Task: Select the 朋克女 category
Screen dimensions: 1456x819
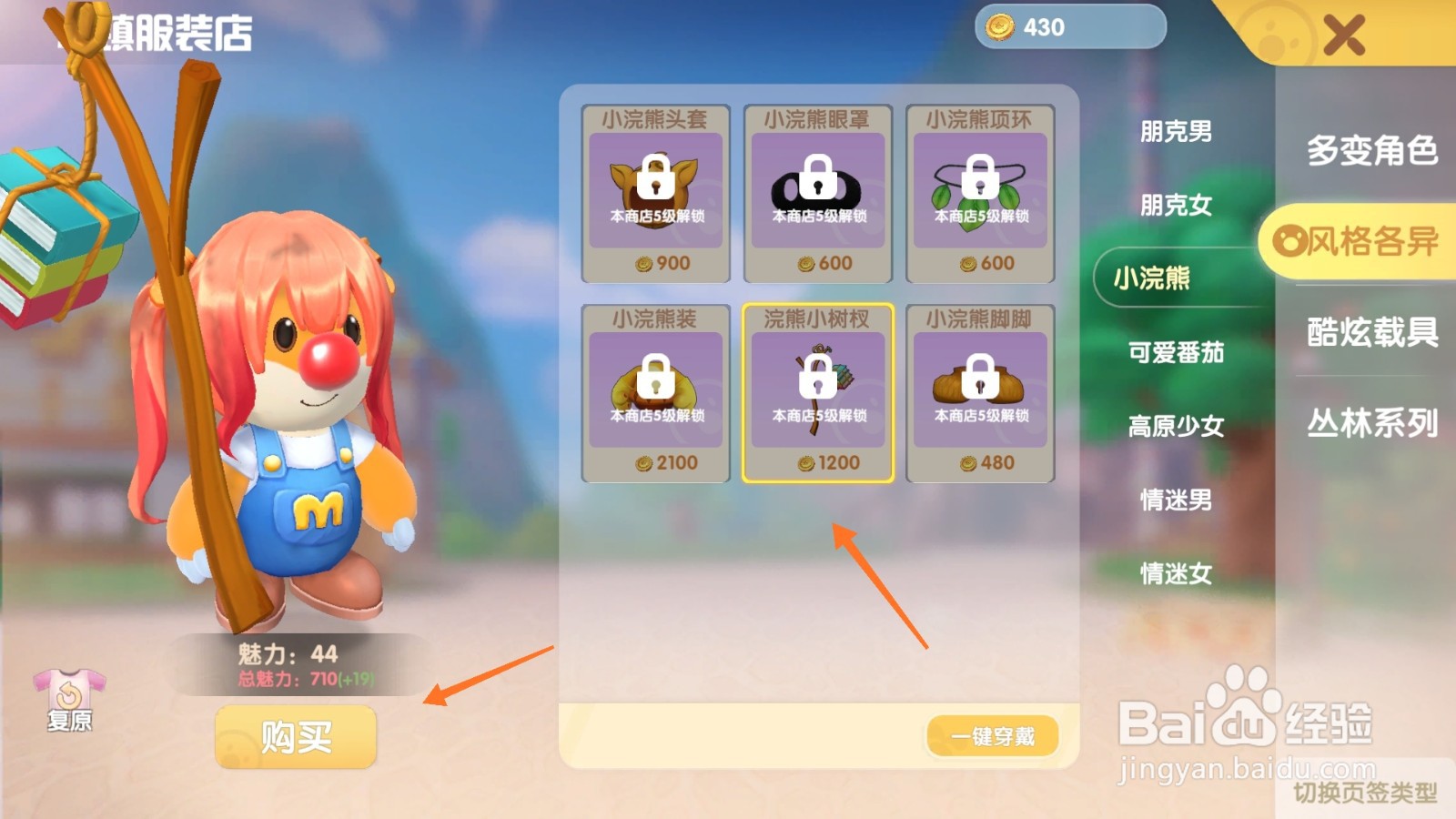Action: pos(1176,206)
